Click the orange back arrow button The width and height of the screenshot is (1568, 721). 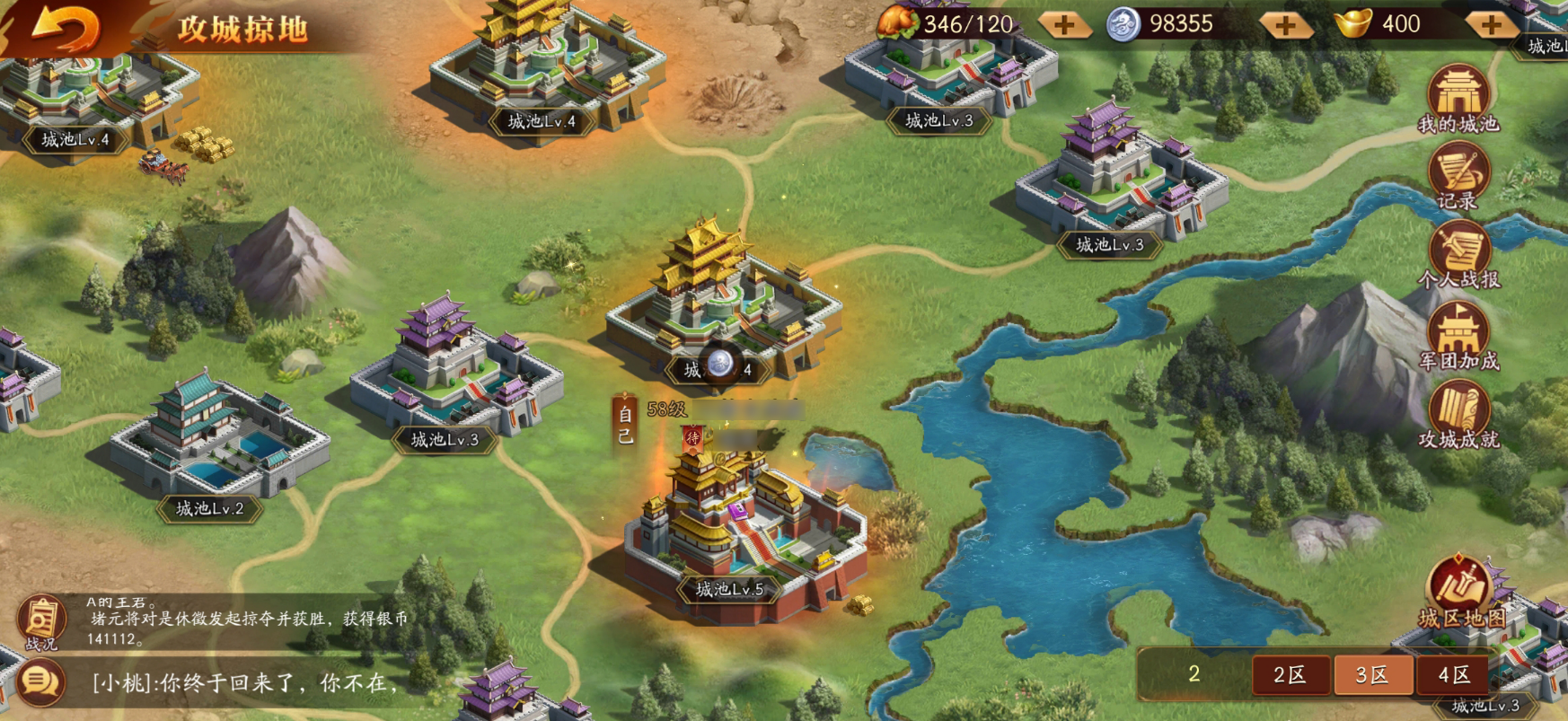tap(65, 29)
